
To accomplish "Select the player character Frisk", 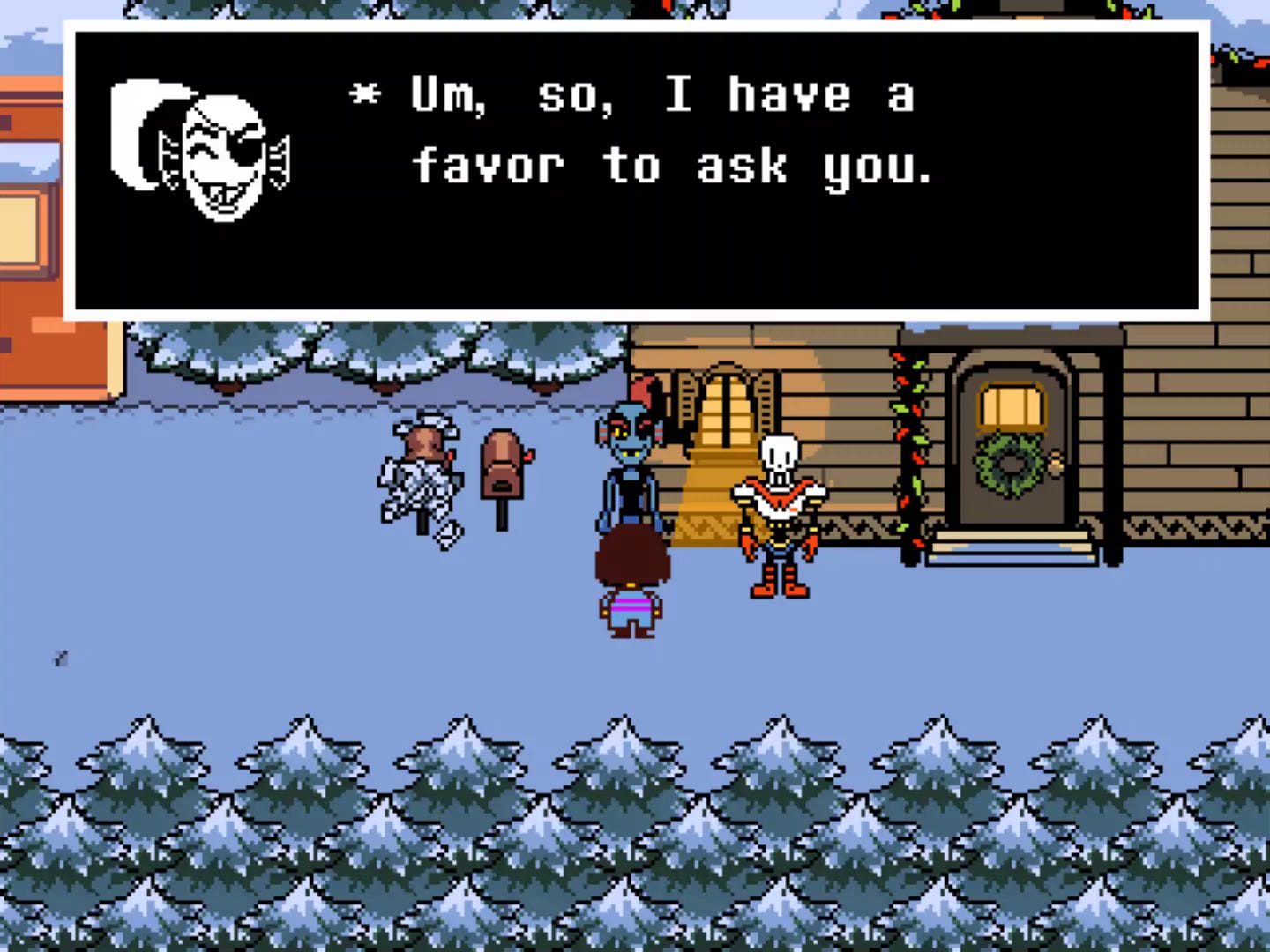I will 631,582.
